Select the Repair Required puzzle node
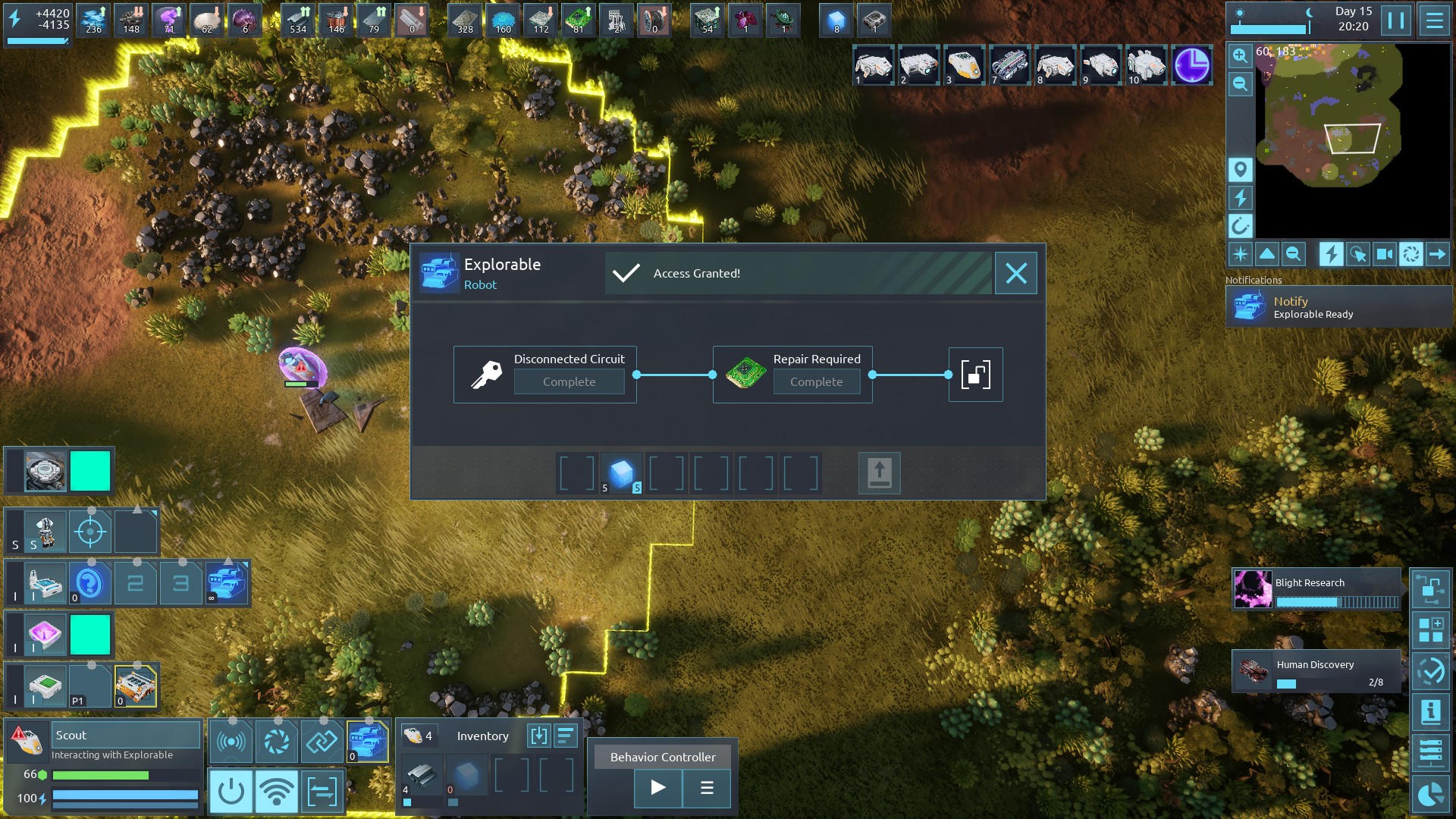Viewport: 1456px width, 819px height. click(792, 375)
